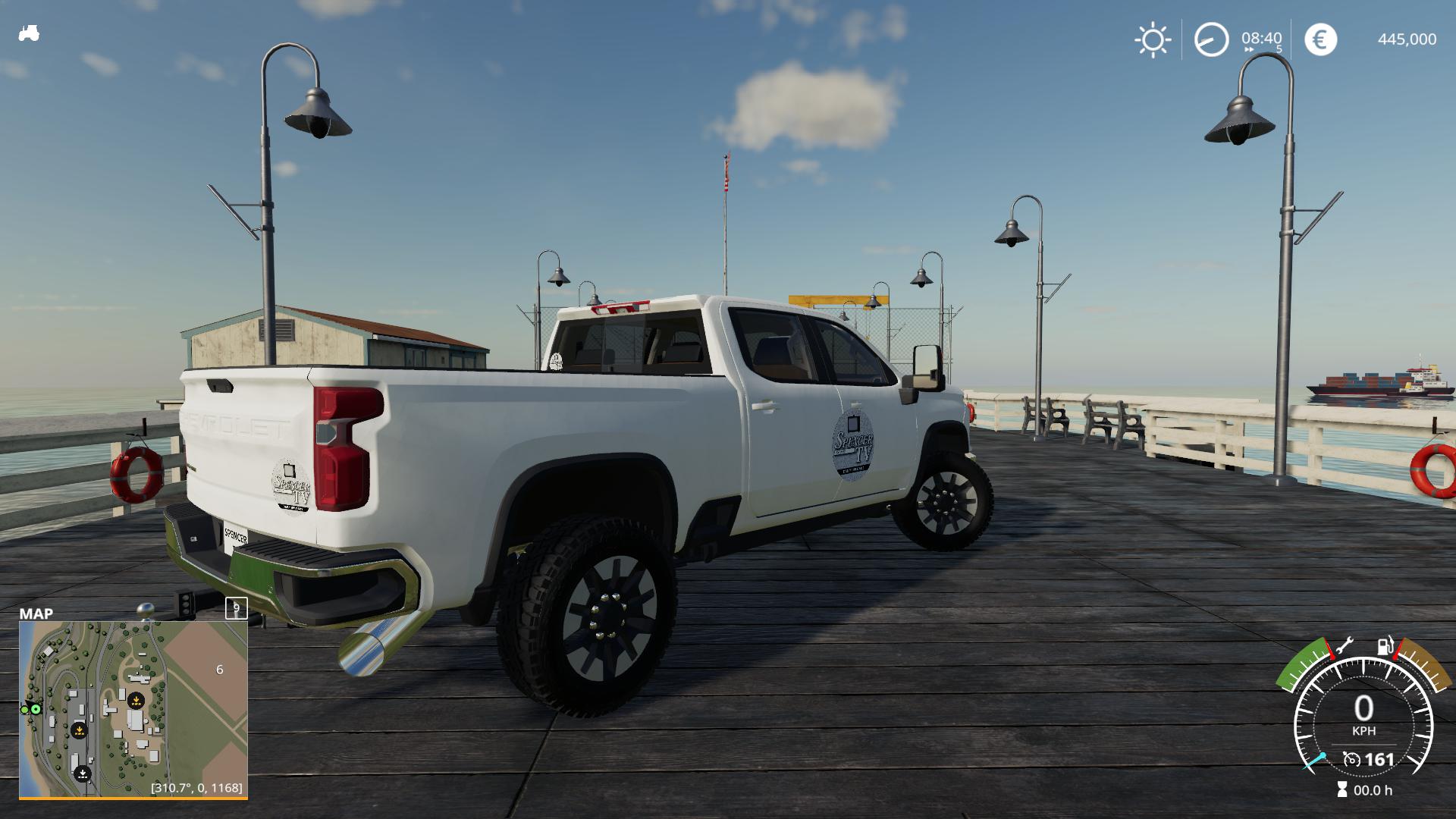This screenshot has width=1456, height=819.
Task: Click the wrench damage icon on gauge
Action: pos(1344,646)
